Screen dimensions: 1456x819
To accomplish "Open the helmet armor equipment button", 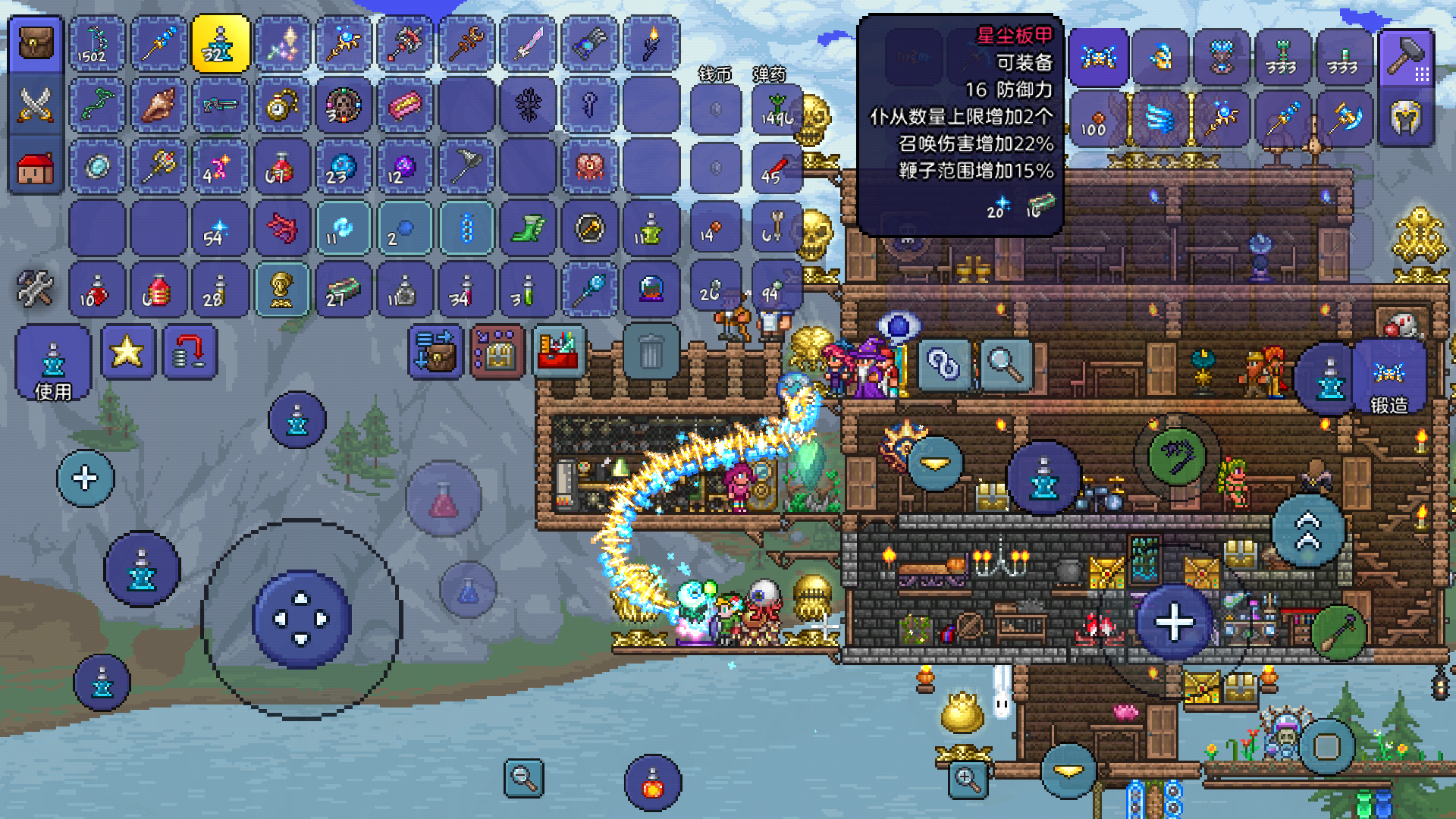I will [x=1405, y=118].
